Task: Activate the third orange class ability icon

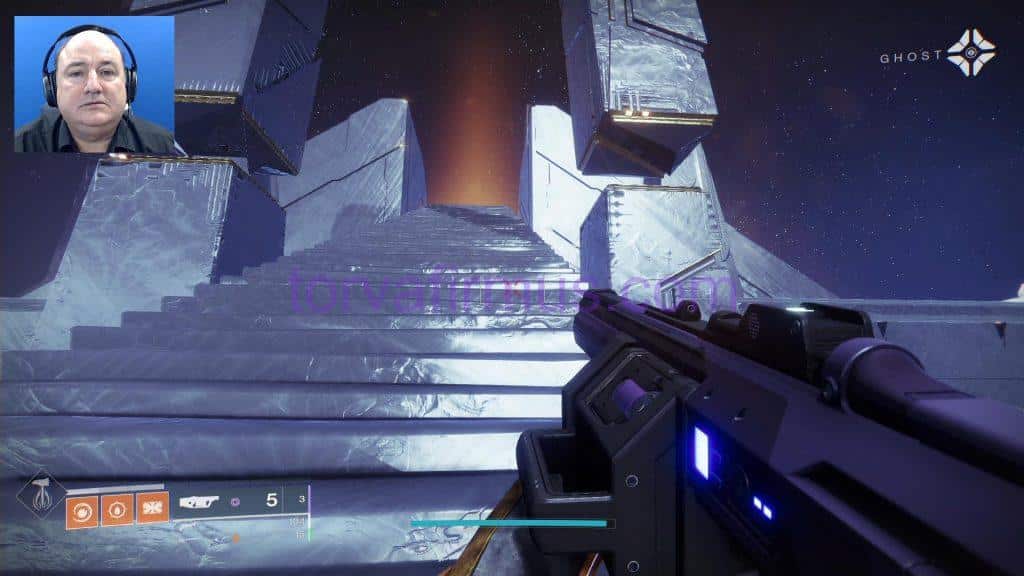Action: (x=152, y=509)
